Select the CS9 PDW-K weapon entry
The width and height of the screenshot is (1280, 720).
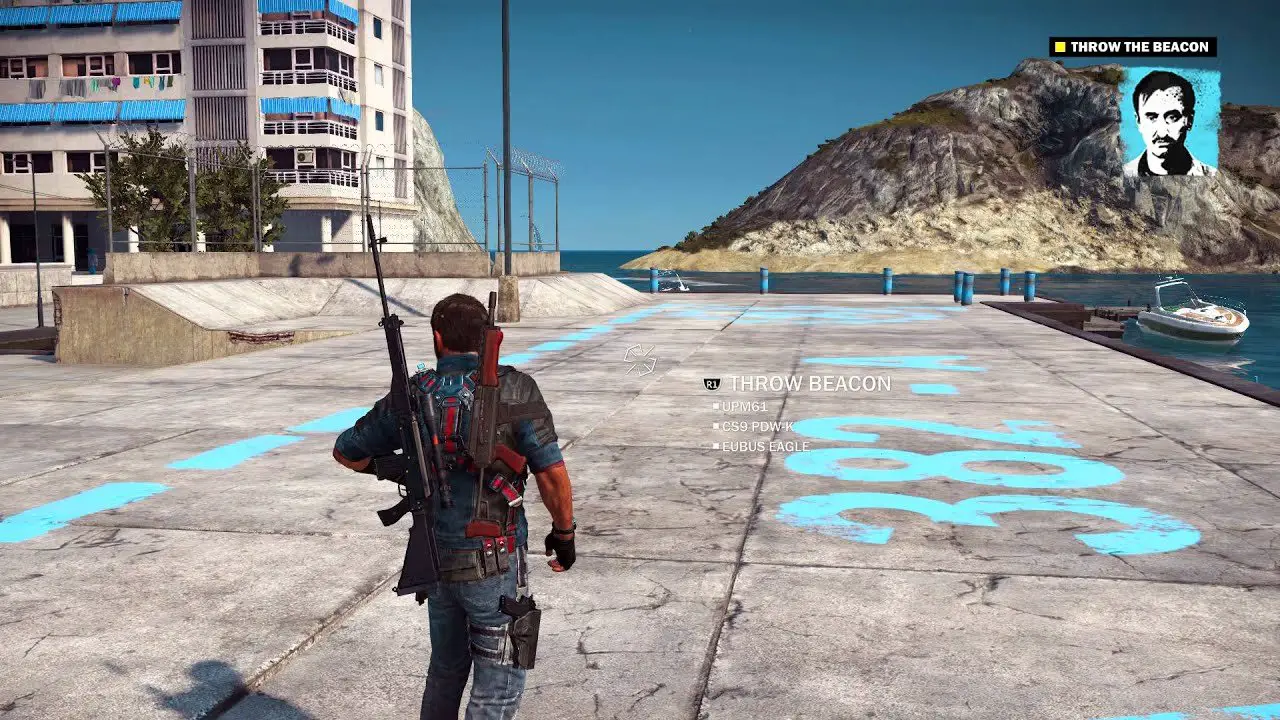758,427
